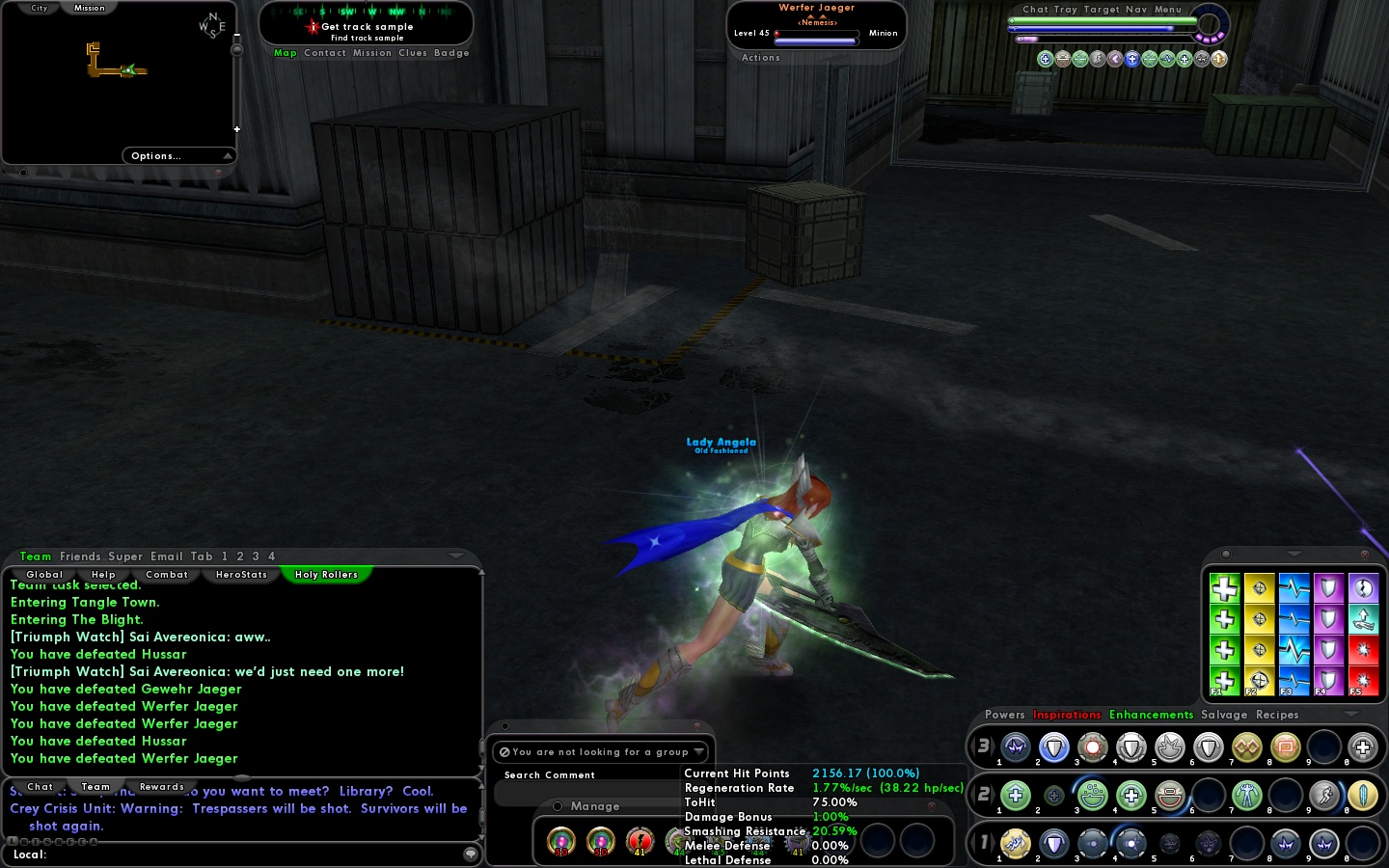Open the main Menu at top right
1389x868 pixels.
[1168, 10]
